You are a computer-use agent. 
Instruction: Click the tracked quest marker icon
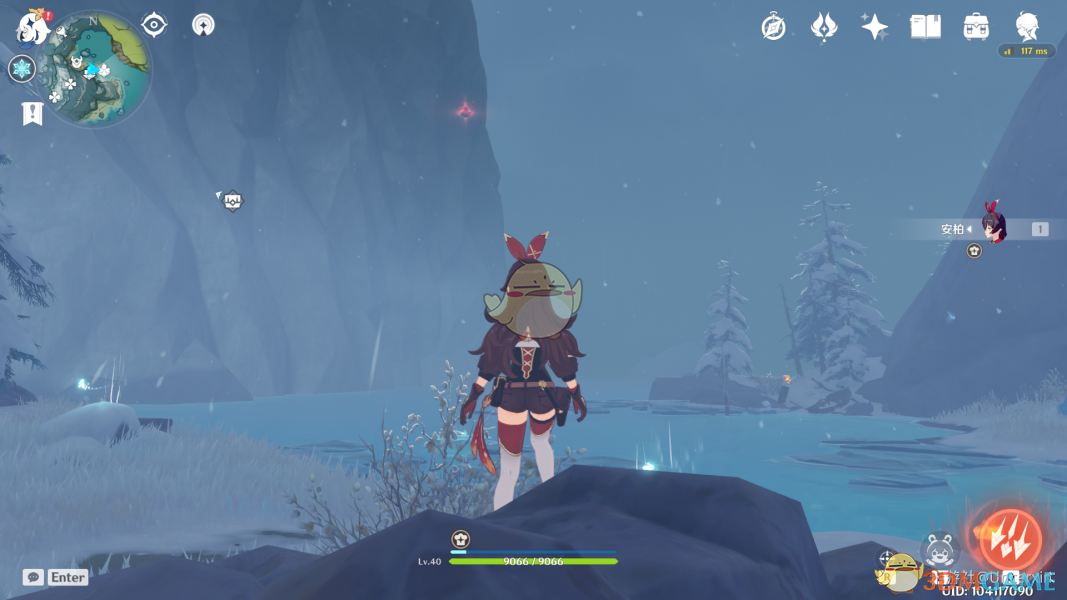point(233,201)
